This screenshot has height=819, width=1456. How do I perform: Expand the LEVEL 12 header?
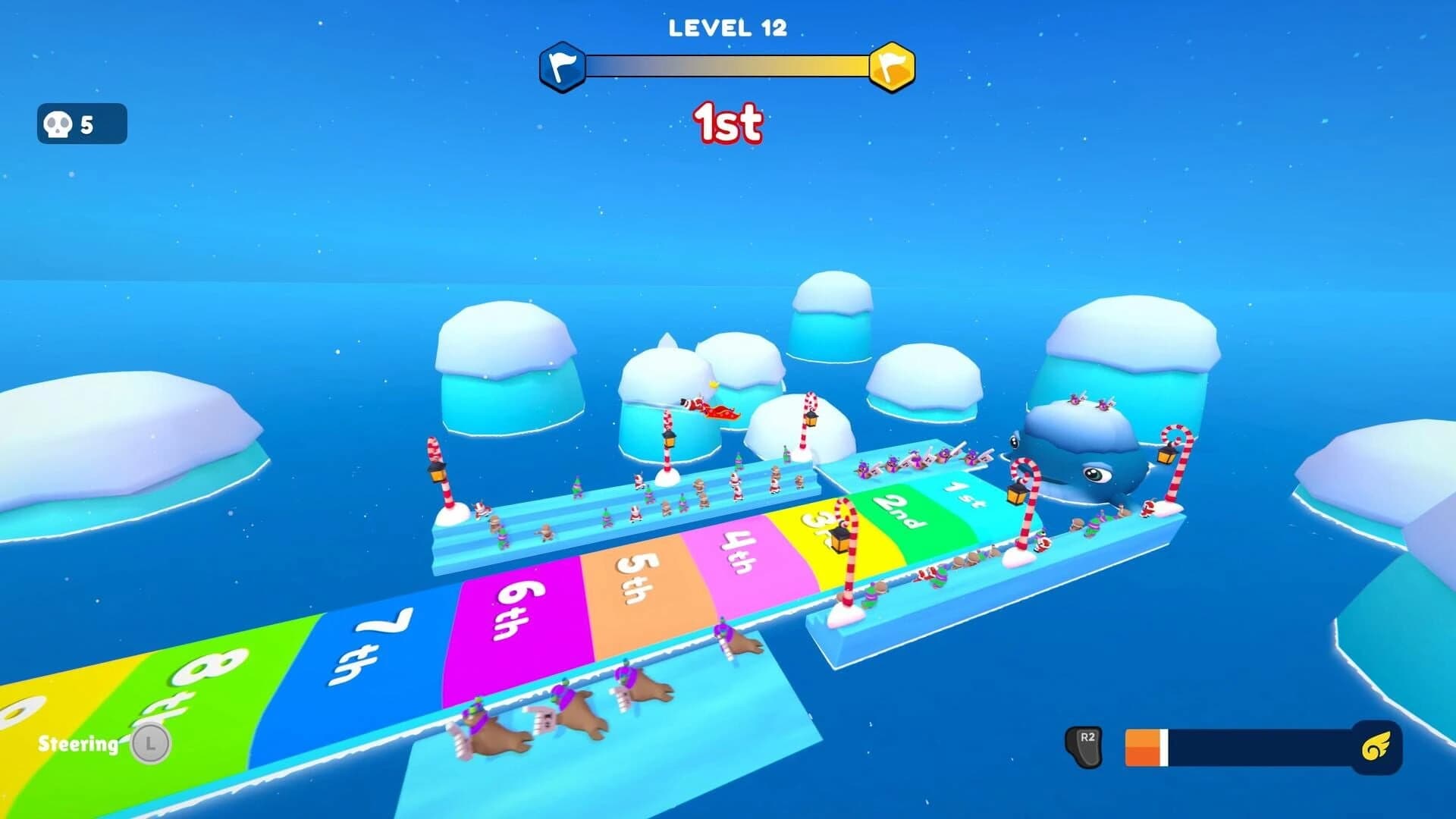[x=726, y=29]
